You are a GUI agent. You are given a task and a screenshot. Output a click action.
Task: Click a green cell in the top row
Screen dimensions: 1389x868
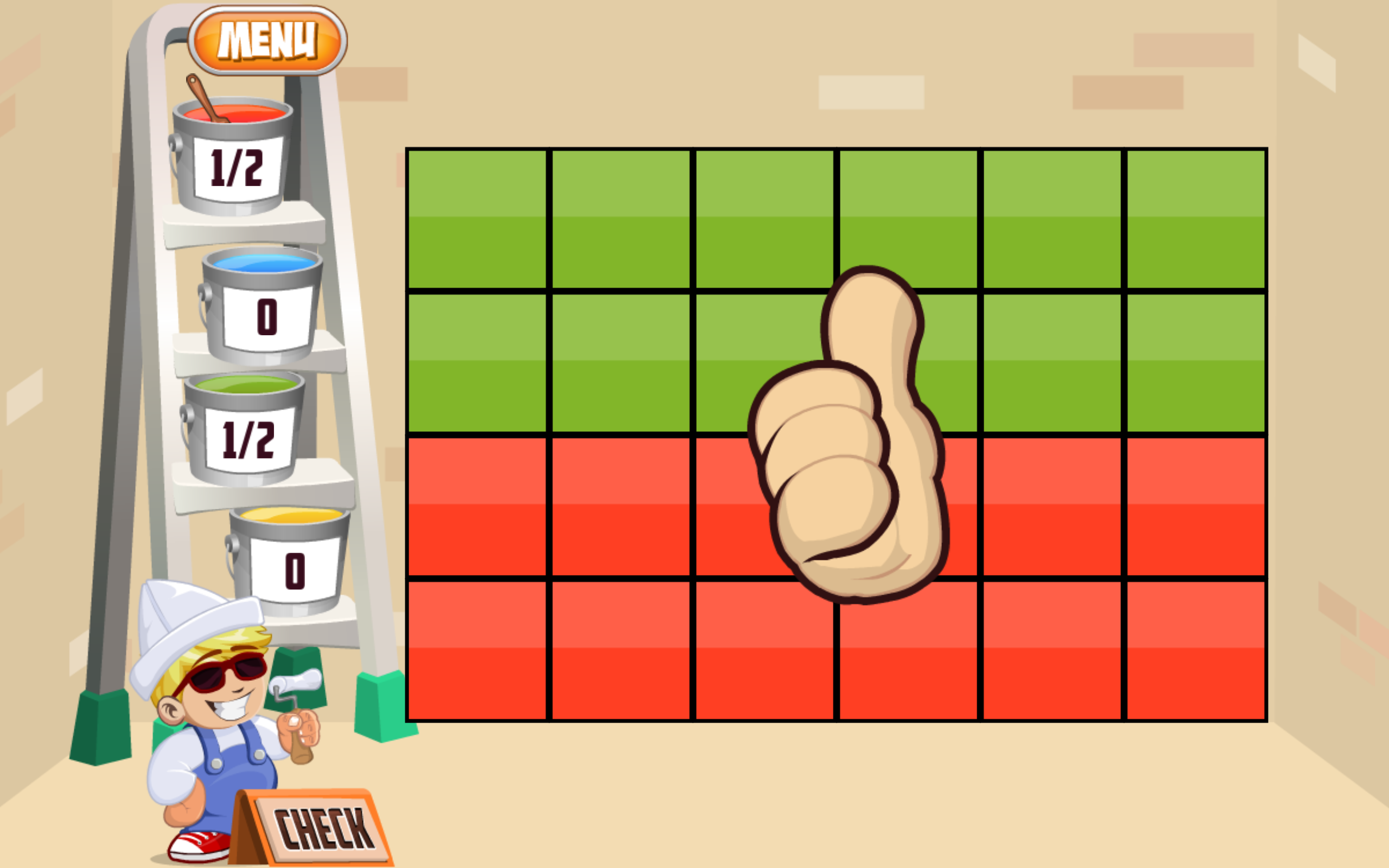pyautogui.click(x=476, y=218)
